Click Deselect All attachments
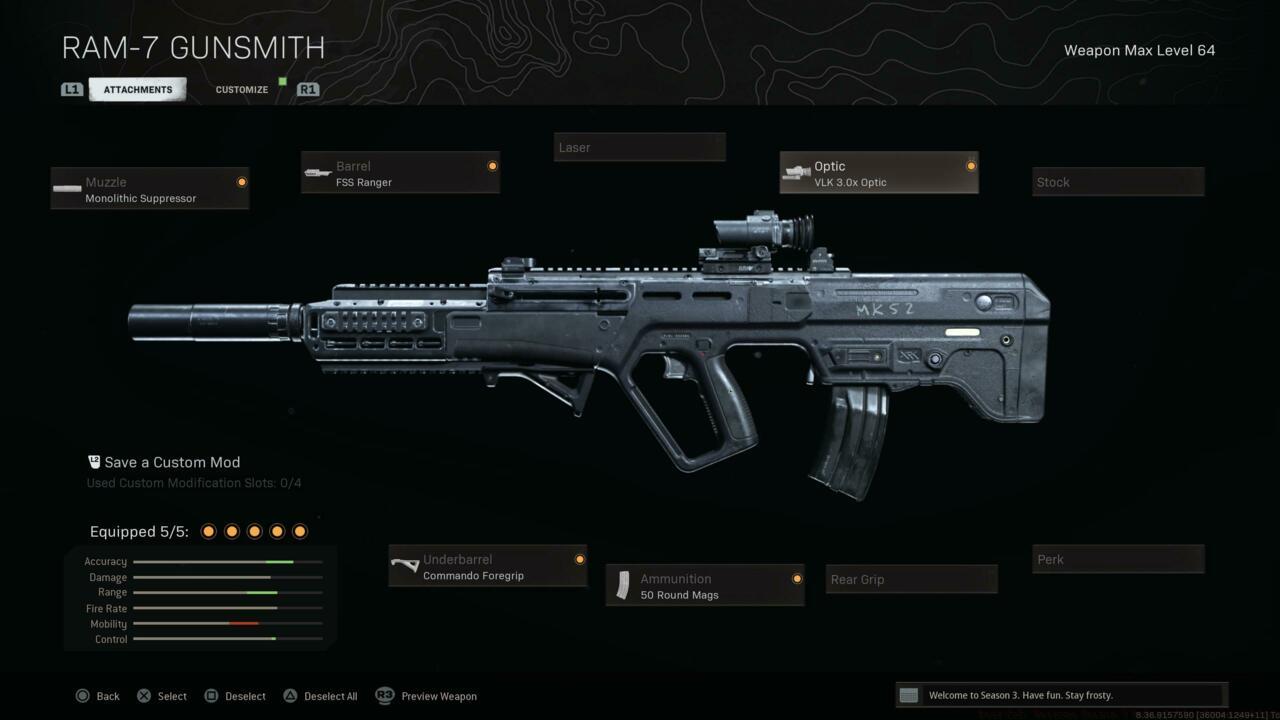1280x720 pixels. 320,696
